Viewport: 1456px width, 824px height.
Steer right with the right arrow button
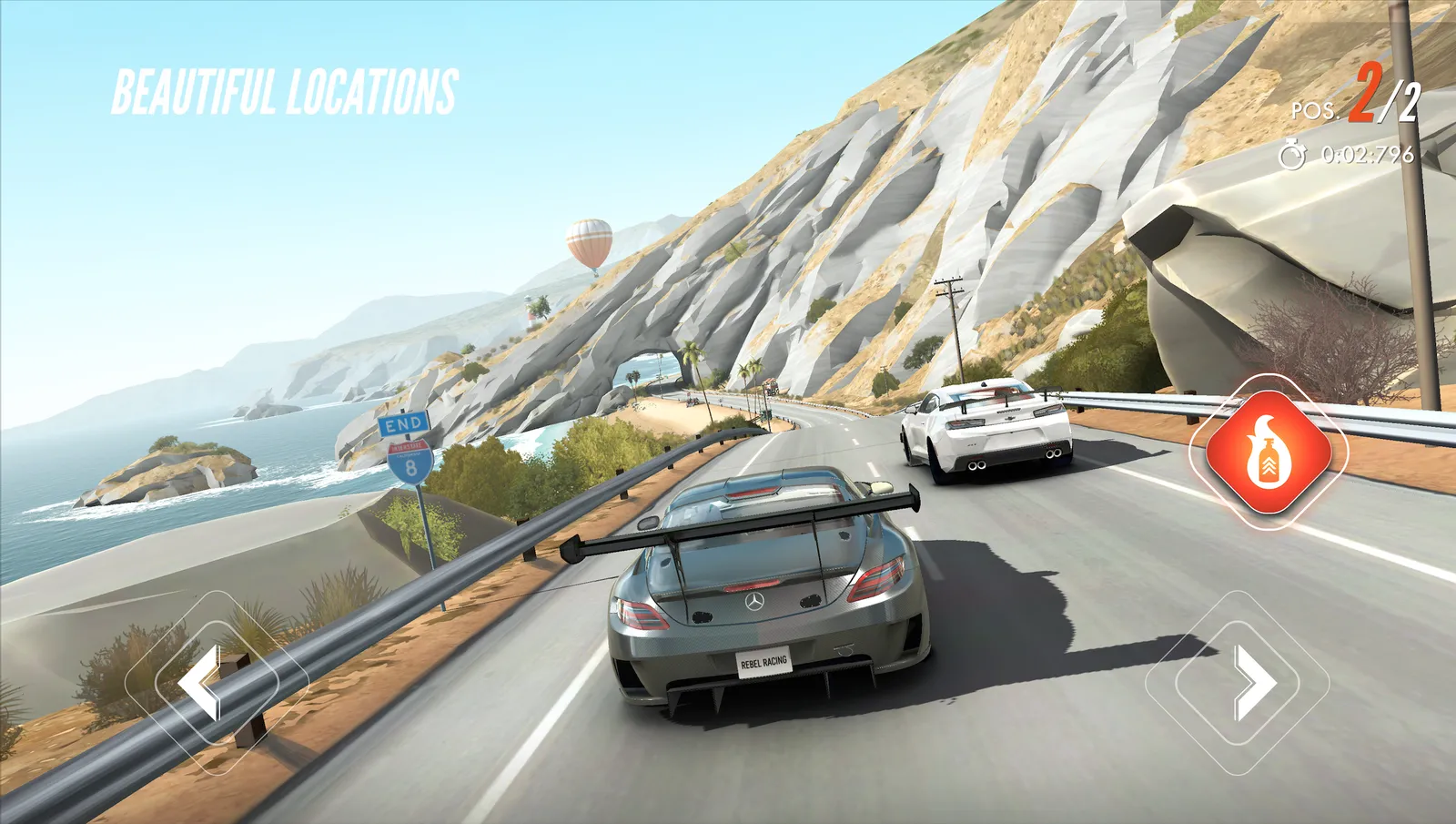(1239, 682)
